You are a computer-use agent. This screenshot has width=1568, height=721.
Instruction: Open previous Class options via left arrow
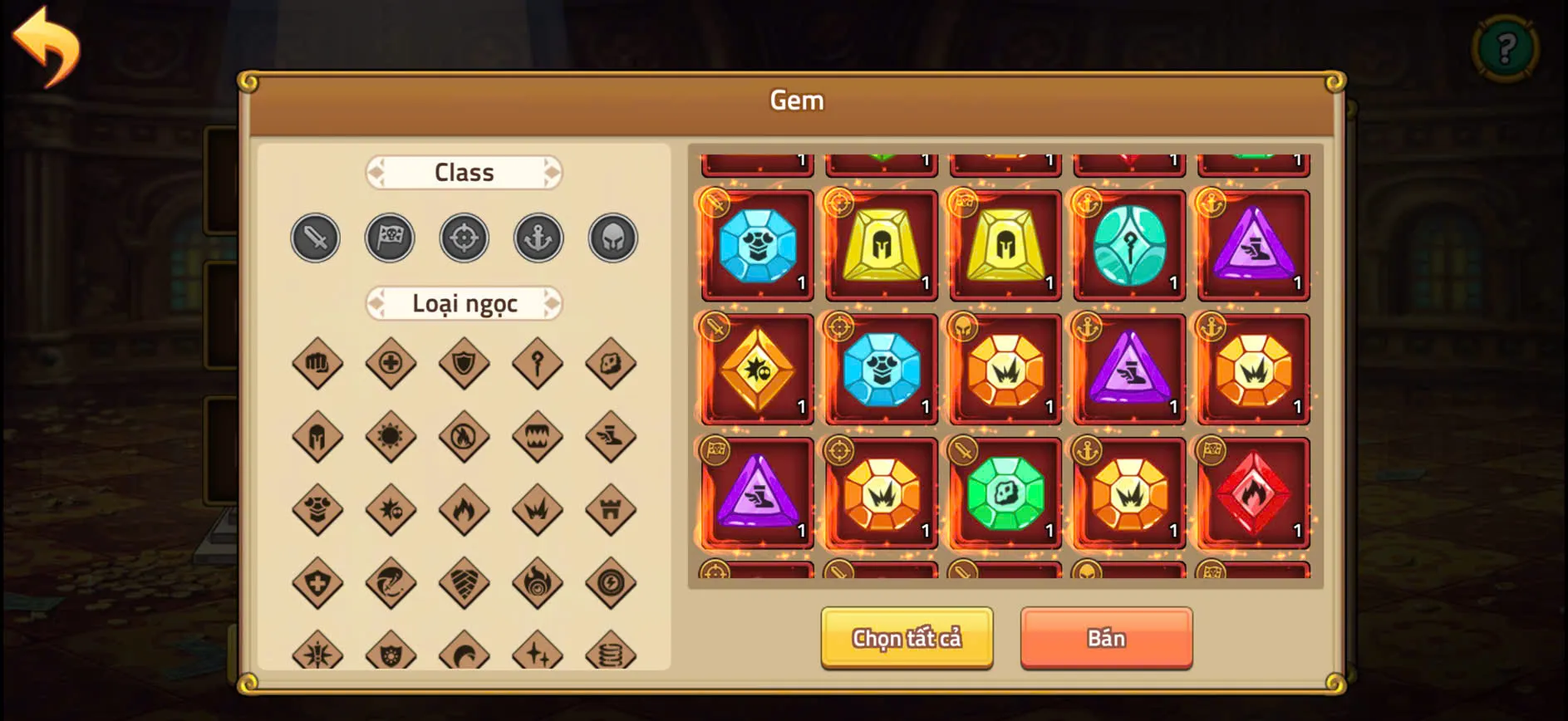pyautogui.click(x=375, y=172)
